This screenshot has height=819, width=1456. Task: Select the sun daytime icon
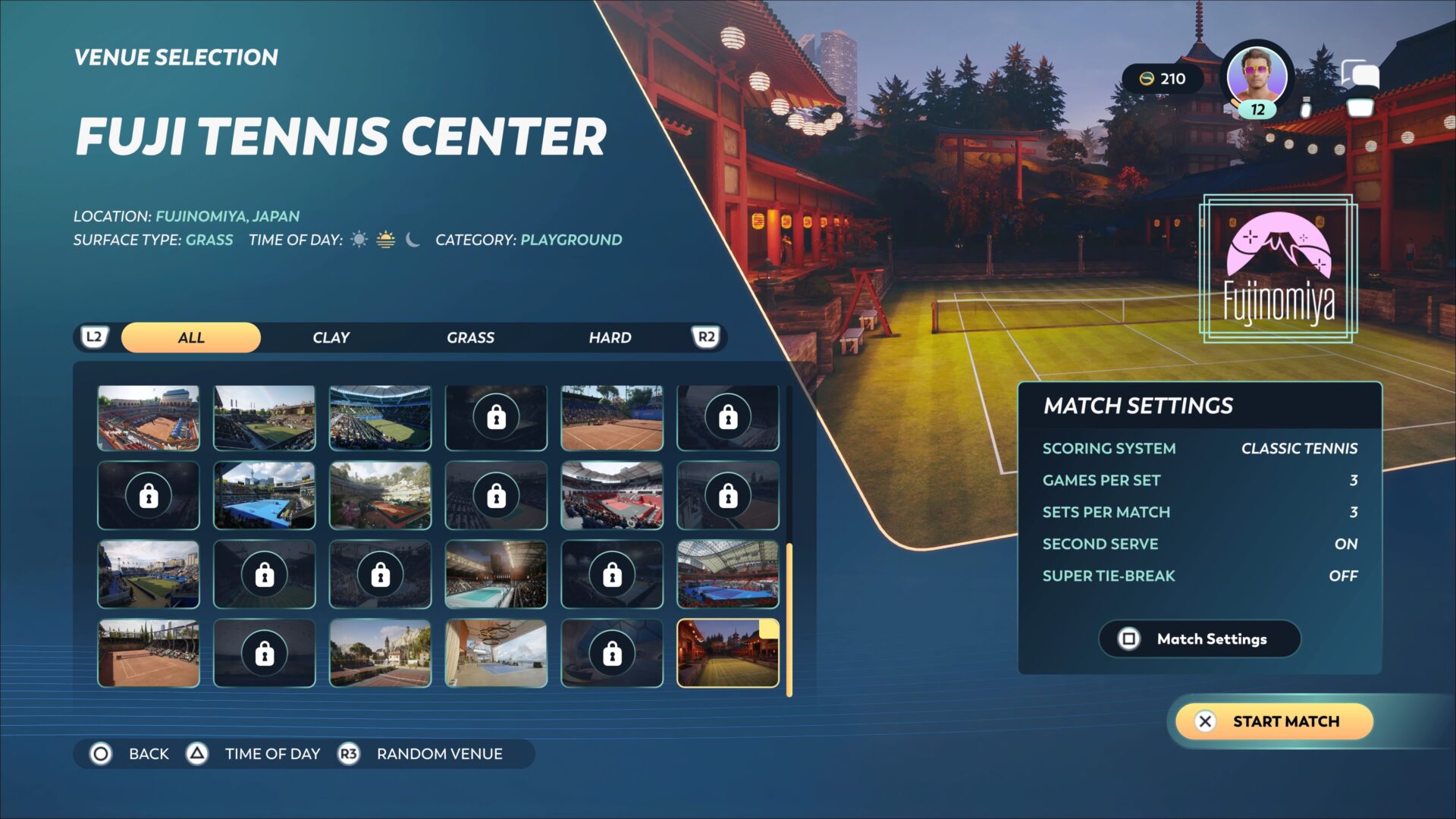[x=358, y=239]
